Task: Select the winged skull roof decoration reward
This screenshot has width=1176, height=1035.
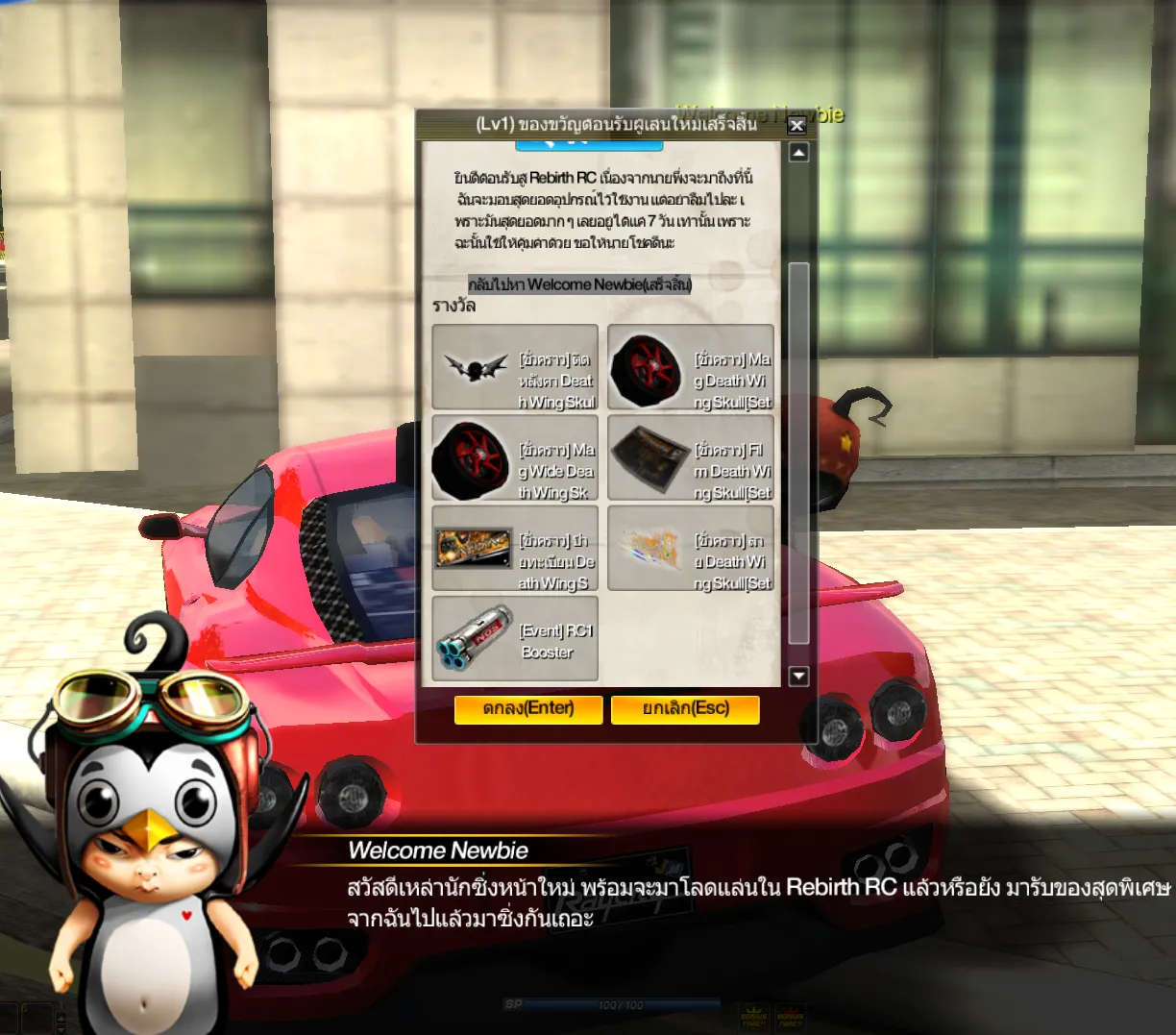Action: coord(515,367)
